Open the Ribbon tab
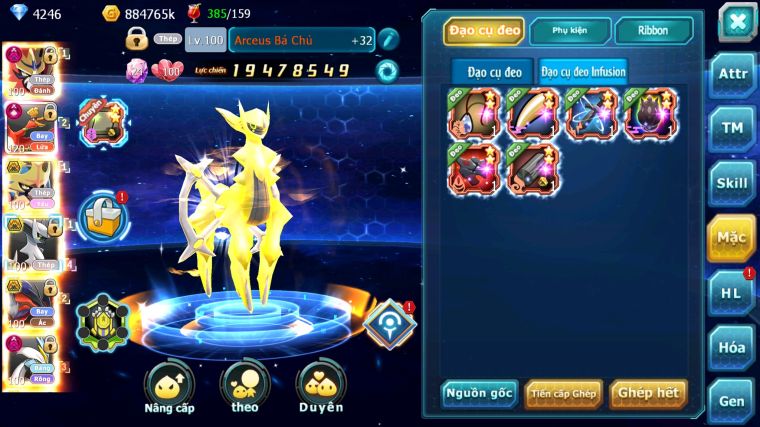The image size is (760, 427). pos(652,31)
